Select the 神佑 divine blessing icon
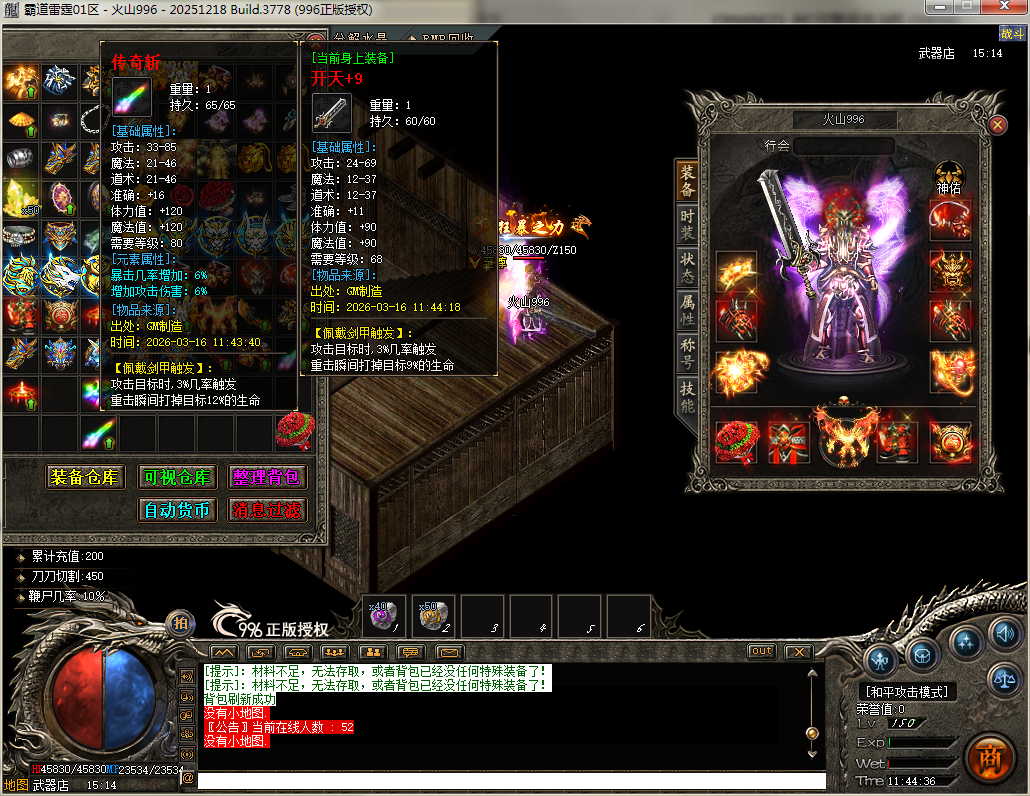 tap(949, 175)
